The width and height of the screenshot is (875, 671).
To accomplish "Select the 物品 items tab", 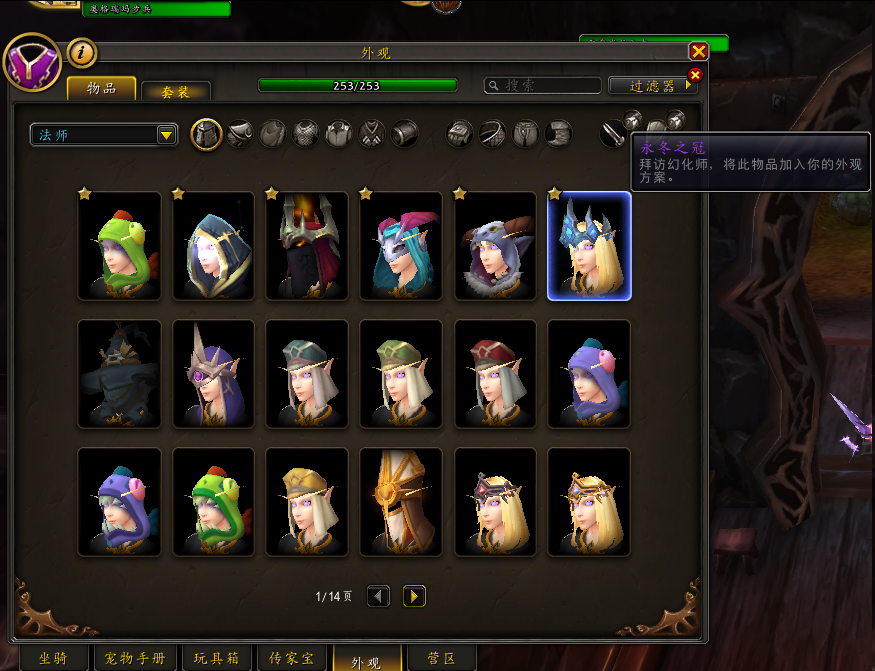I will point(101,88).
